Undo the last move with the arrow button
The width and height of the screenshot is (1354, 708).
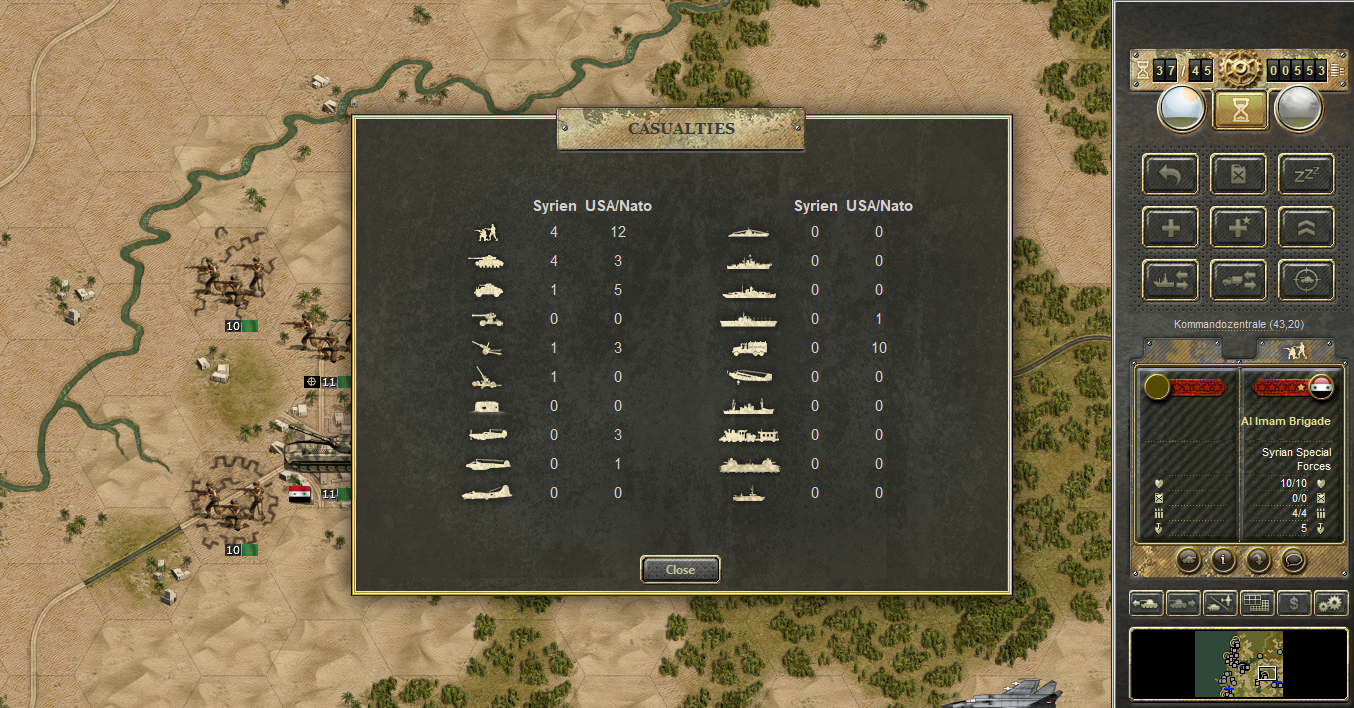coord(1169,173)
